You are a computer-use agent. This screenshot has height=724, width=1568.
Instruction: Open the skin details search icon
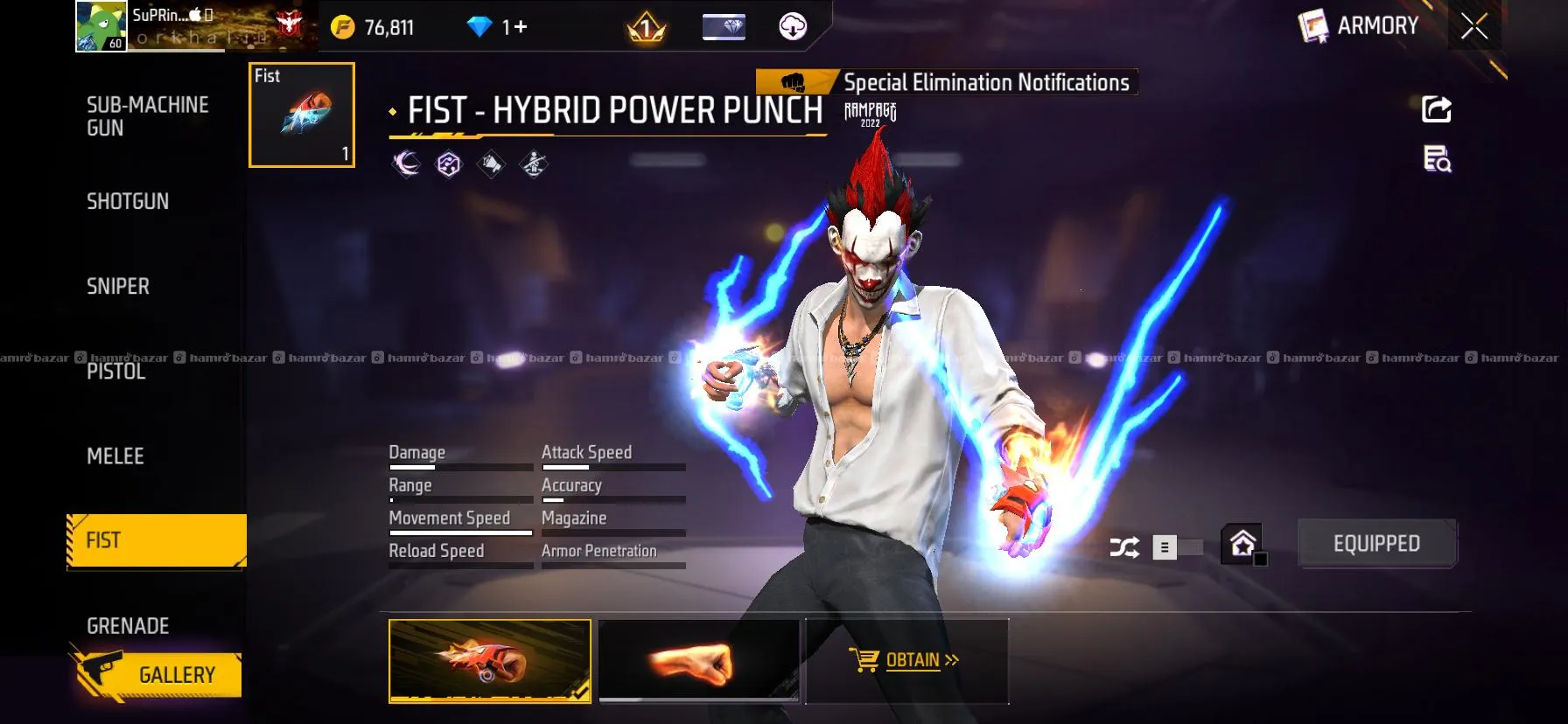click(1437, 159)
